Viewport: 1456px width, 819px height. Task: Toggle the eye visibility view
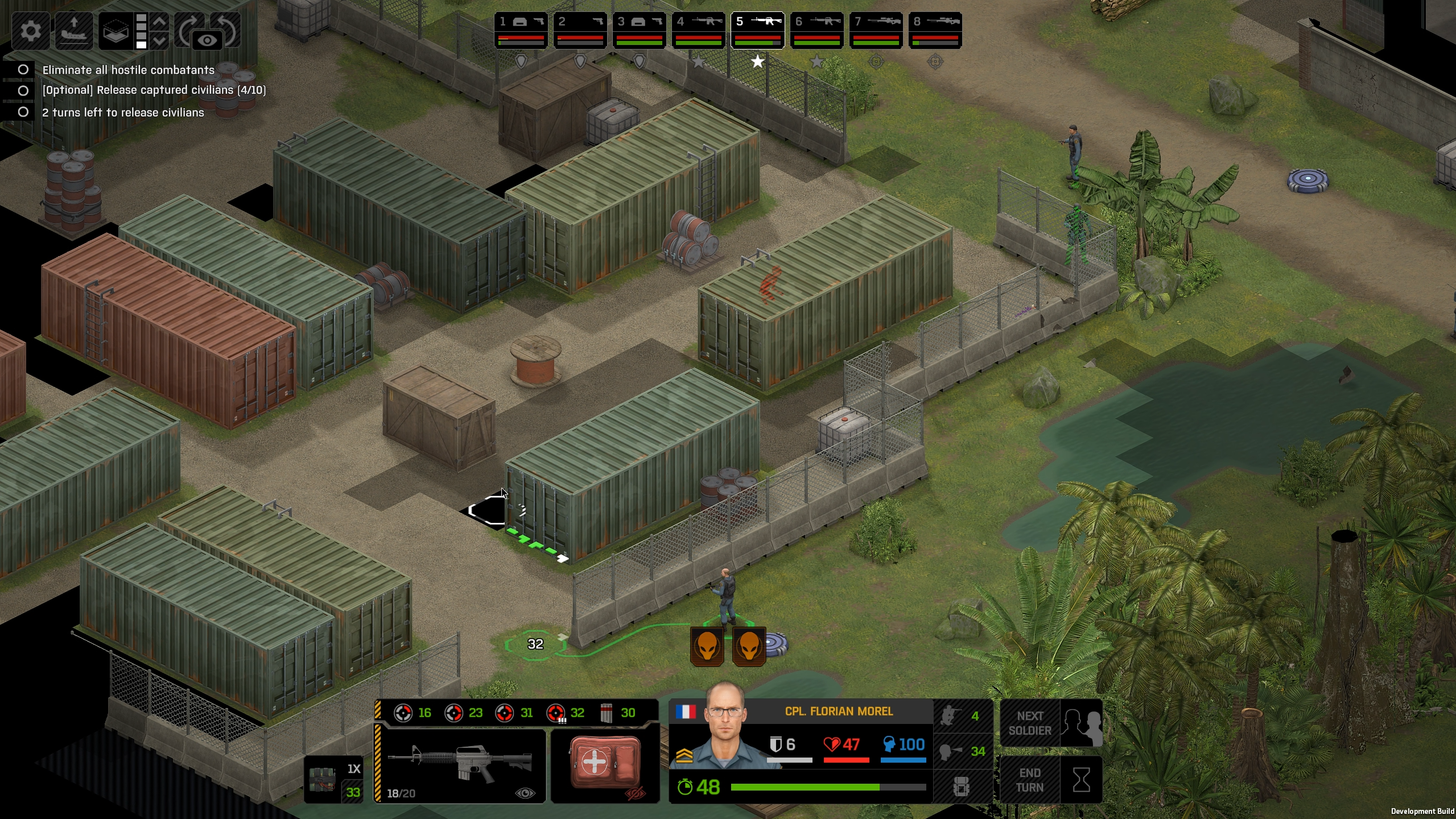pyautogui.click(x=207, y=40)
